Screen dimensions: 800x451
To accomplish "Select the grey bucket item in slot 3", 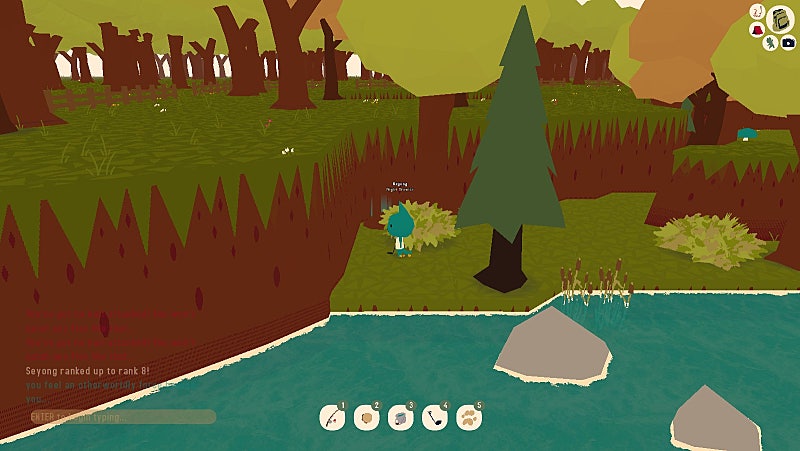I will pos(400,417).
